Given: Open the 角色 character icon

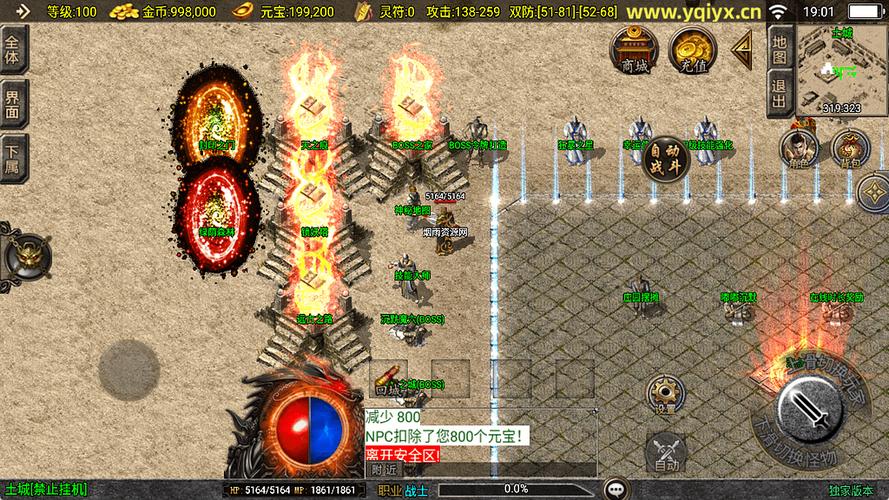Looking at the screenshot, I should pos(797,148).
